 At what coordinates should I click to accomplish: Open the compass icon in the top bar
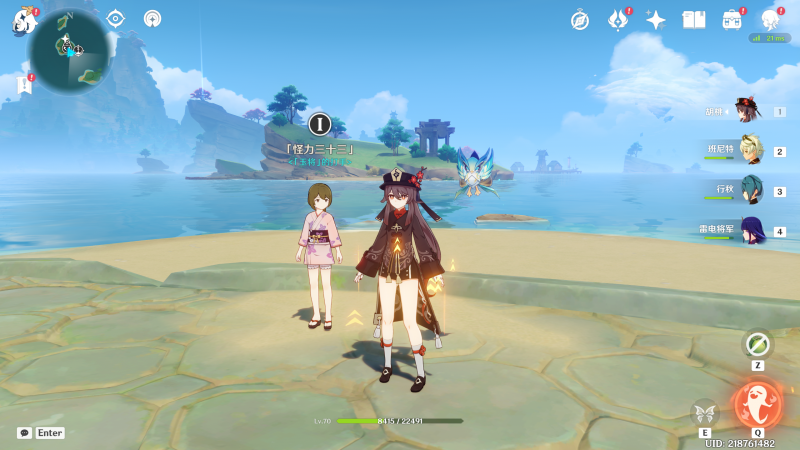tap(580, 20)
